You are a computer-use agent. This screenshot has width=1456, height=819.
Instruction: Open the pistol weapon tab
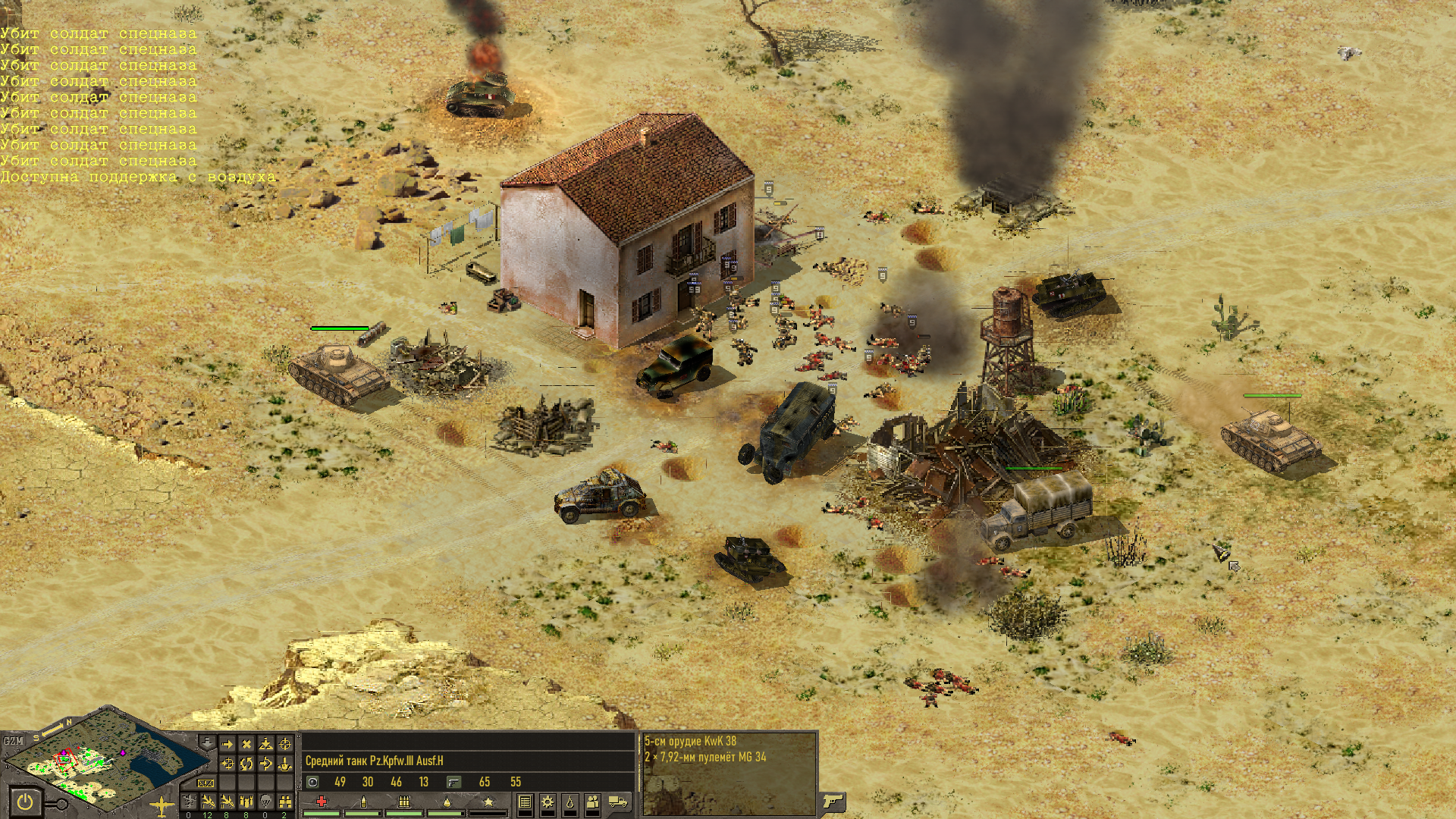pos(833,801)
